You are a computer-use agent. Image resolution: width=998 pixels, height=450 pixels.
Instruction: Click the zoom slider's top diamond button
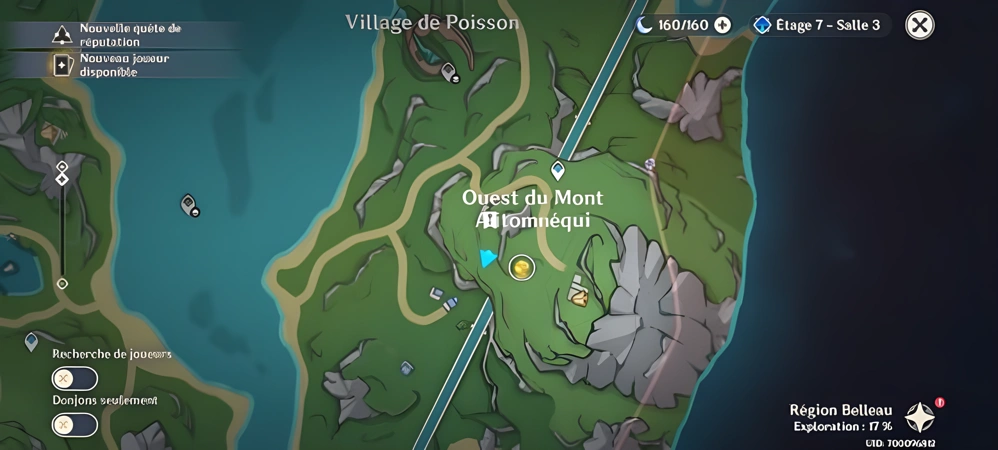(x=62, y=167)
